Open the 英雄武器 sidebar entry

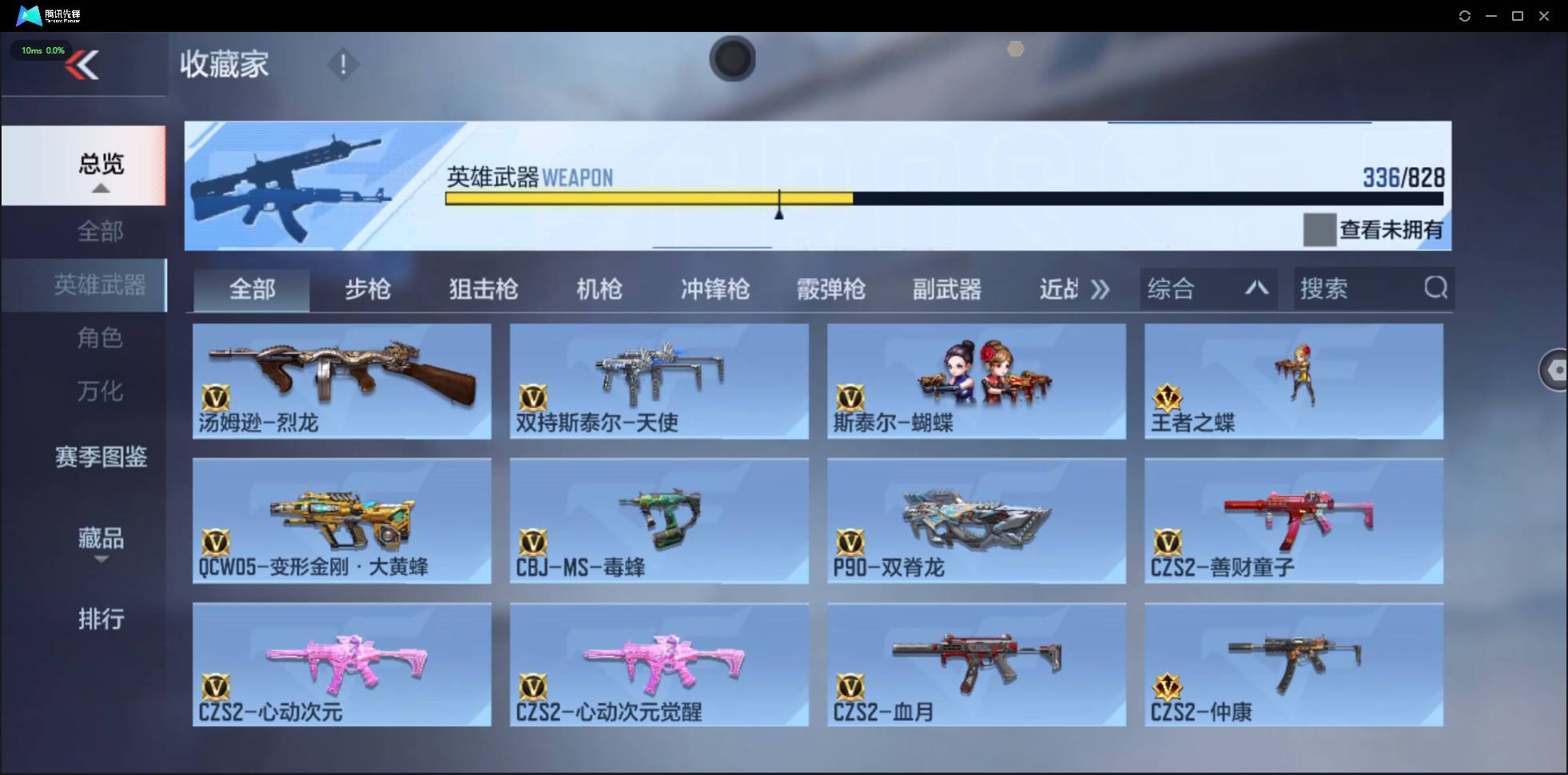coord(101,284)
